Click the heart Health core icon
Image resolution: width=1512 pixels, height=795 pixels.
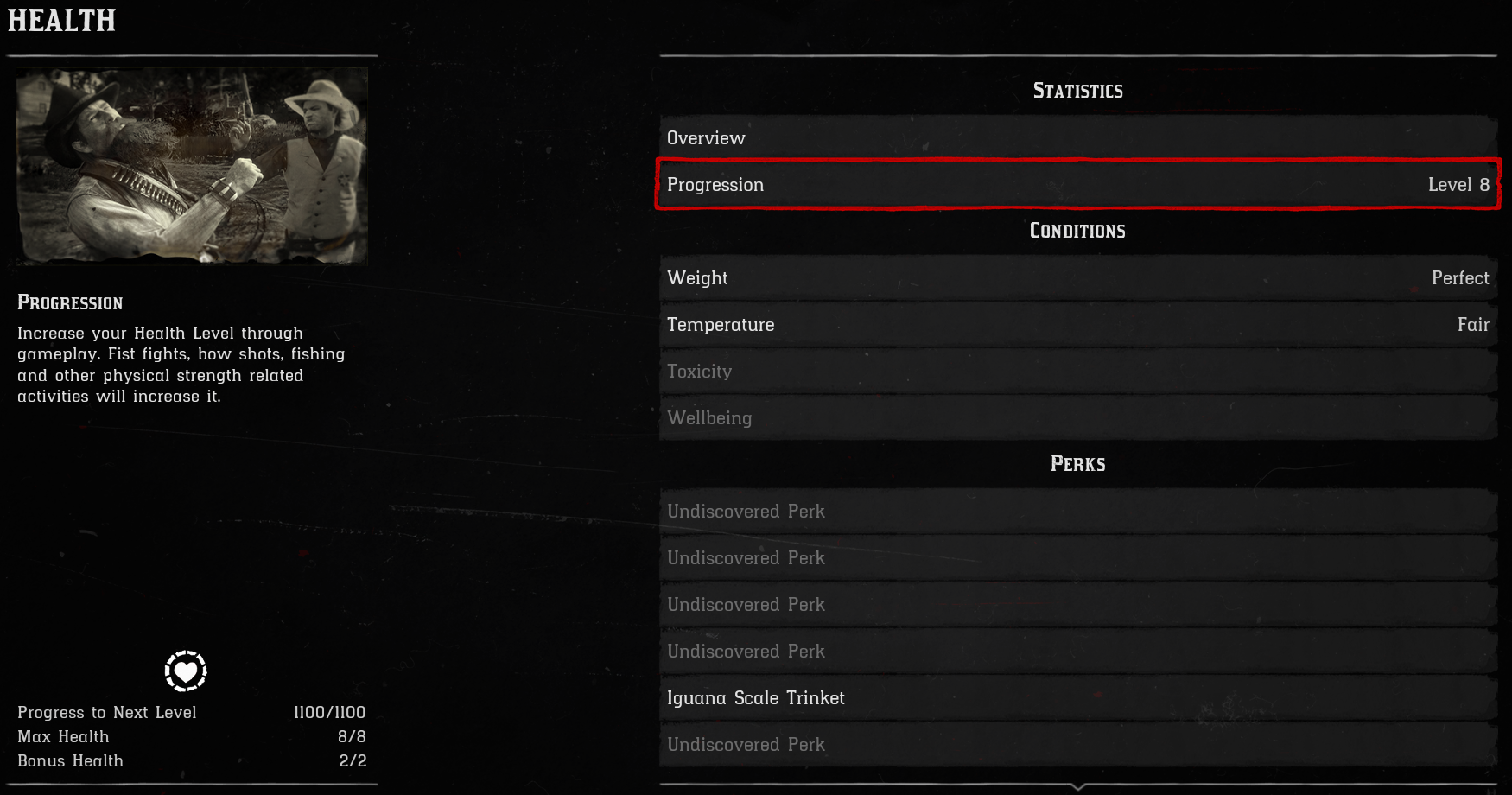point(187,671)
